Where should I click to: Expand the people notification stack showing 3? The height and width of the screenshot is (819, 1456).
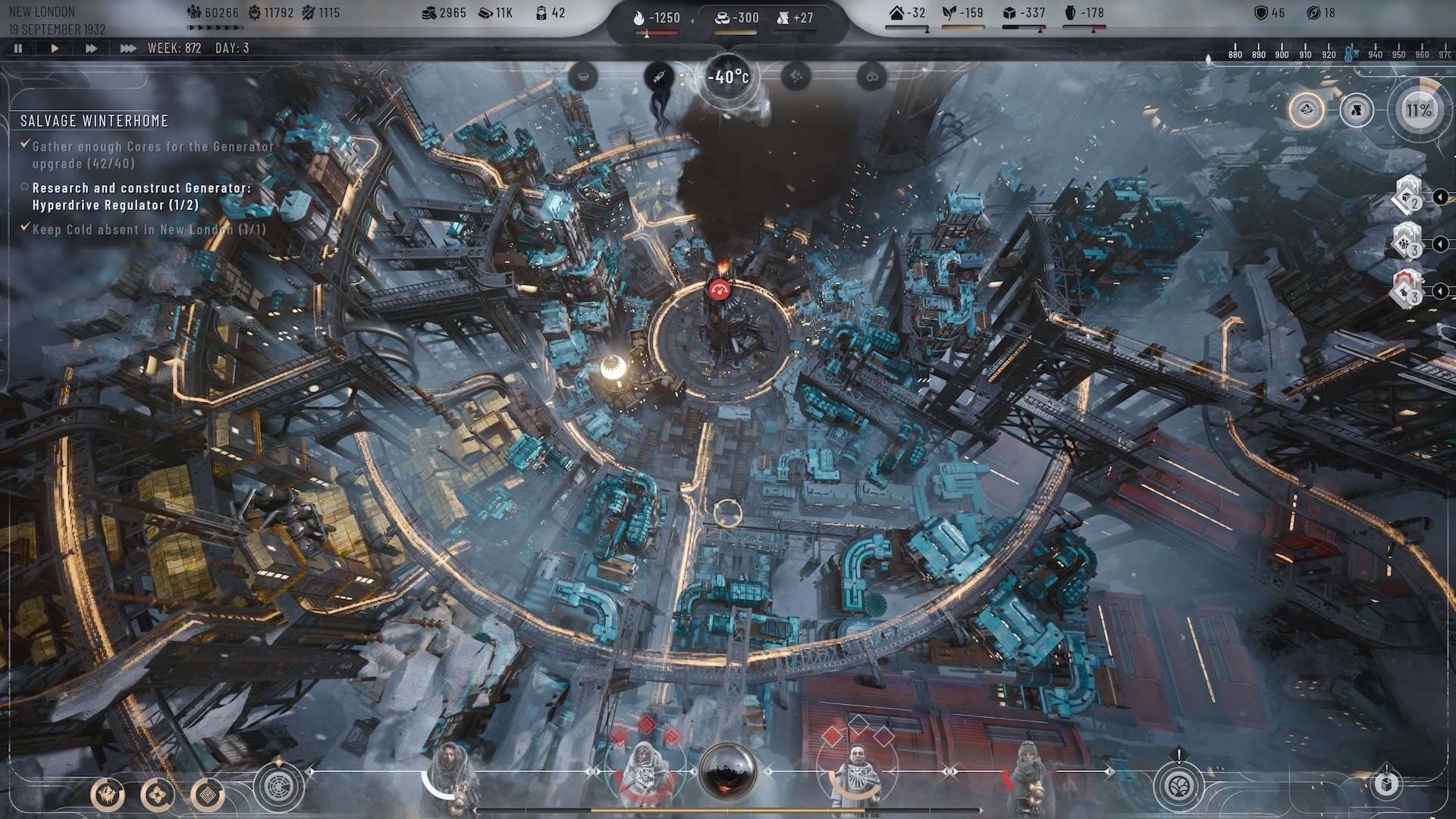[x=1408, y=244]
